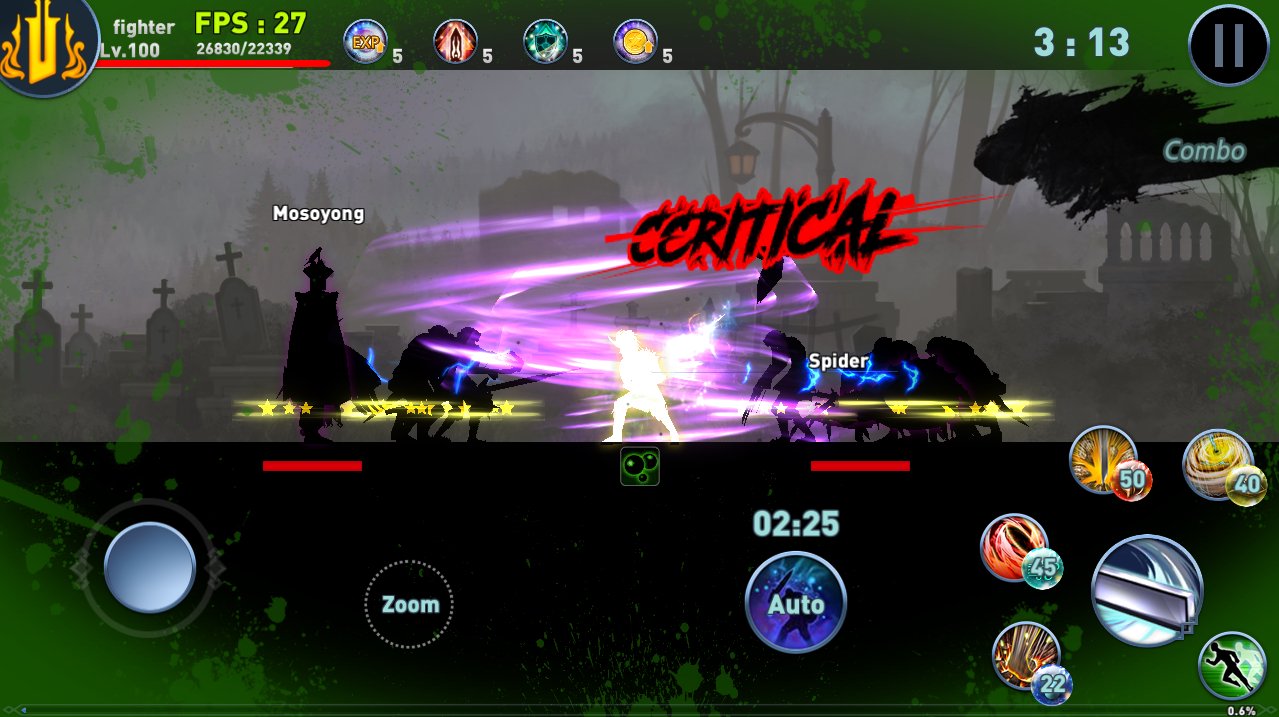Toggle the Auto battle button

click(796, 602)
